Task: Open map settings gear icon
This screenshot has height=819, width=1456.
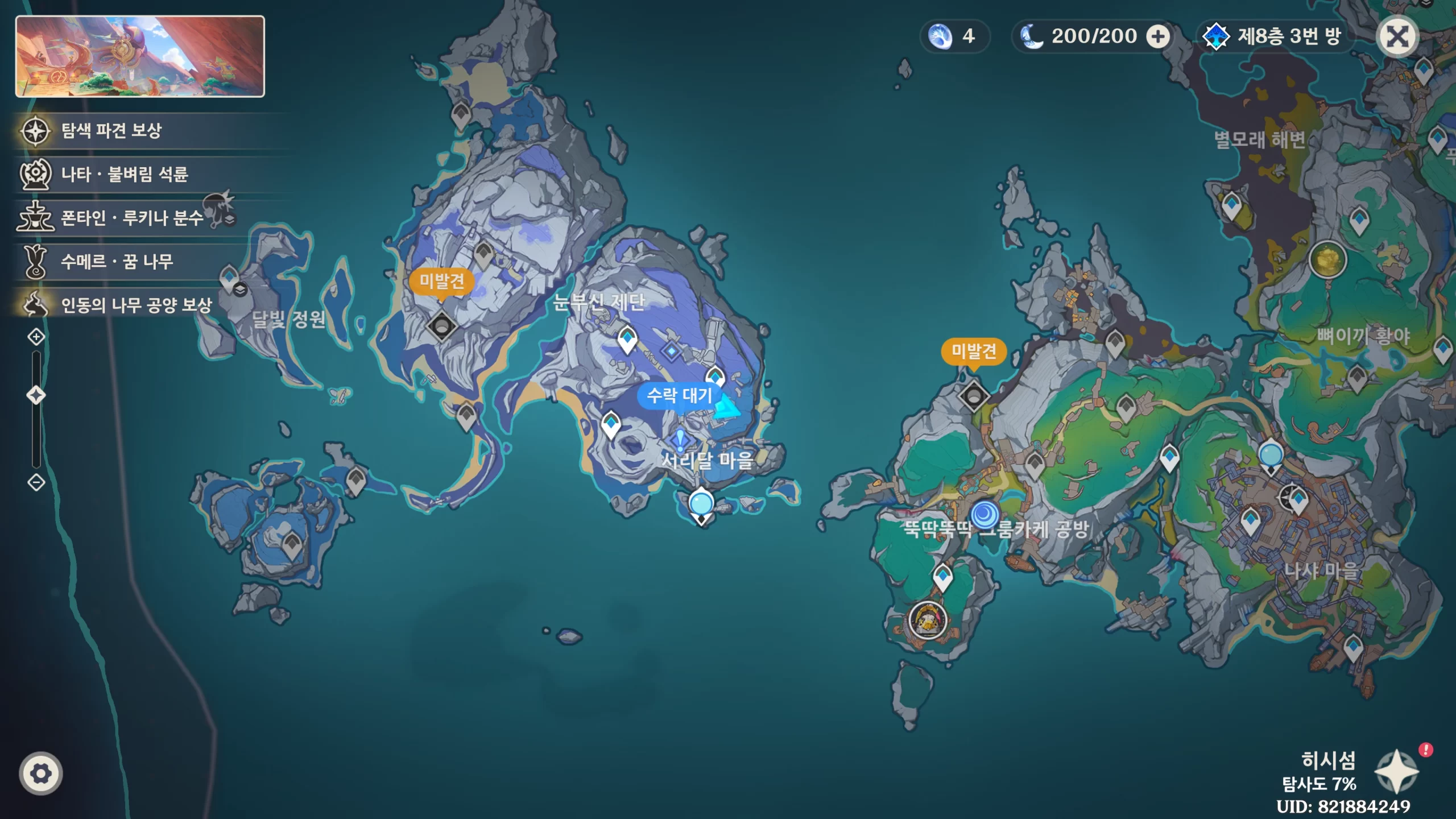Action: point(40,773)
